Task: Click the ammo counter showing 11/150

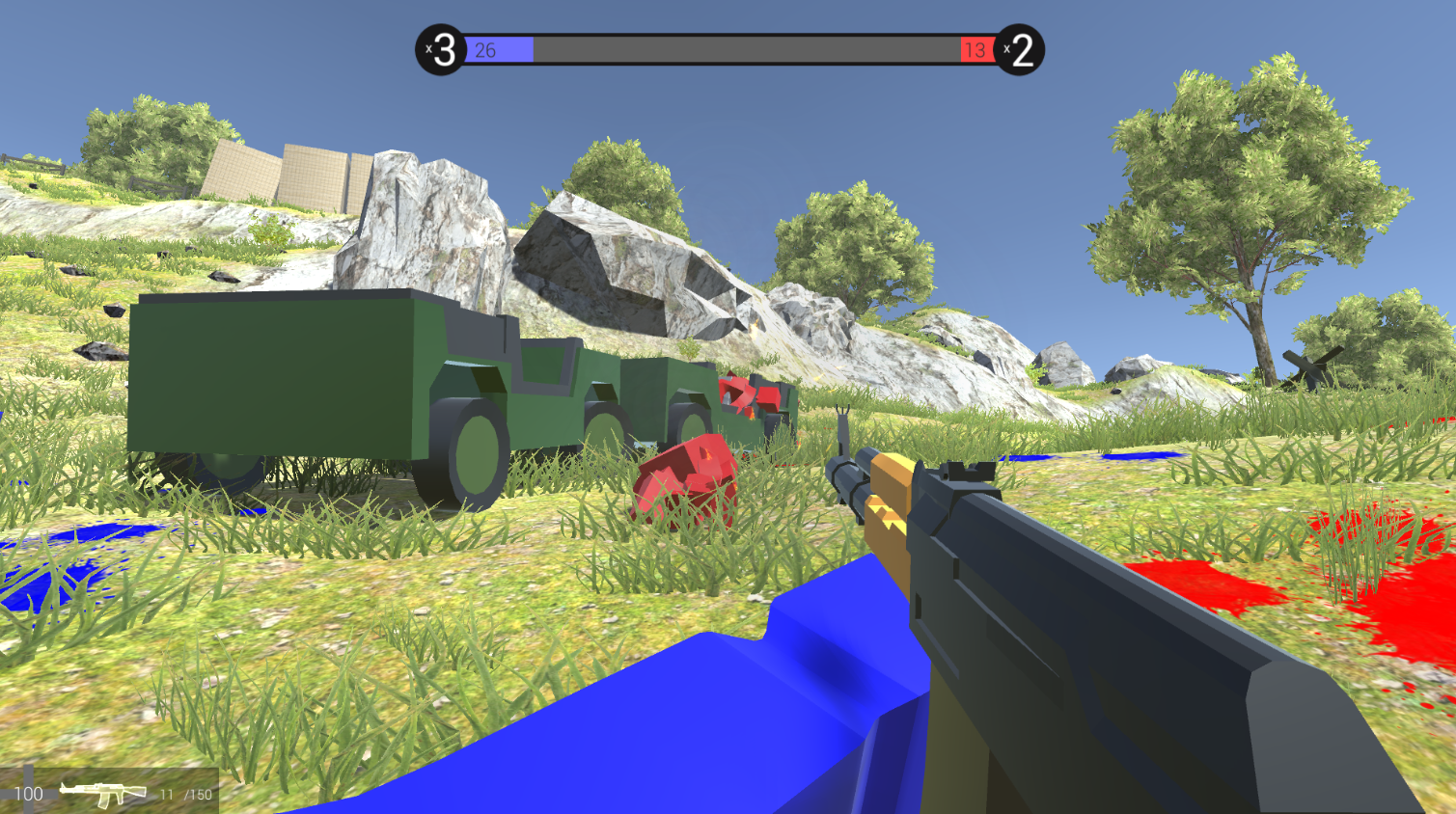Action: pyautogui.click(x=185, y=795)
